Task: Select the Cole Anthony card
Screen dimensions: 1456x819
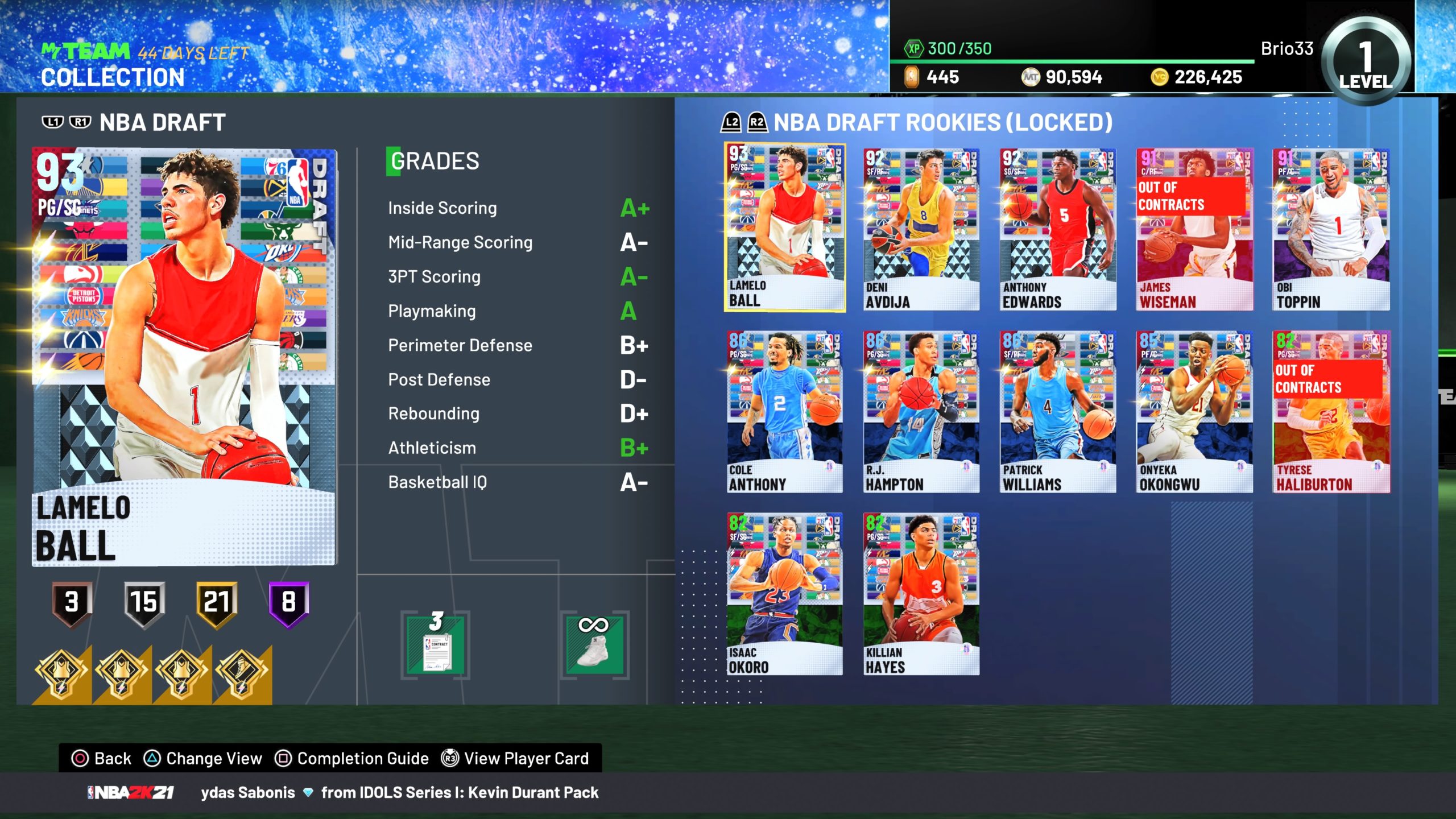Action: [x=785, y=412]
